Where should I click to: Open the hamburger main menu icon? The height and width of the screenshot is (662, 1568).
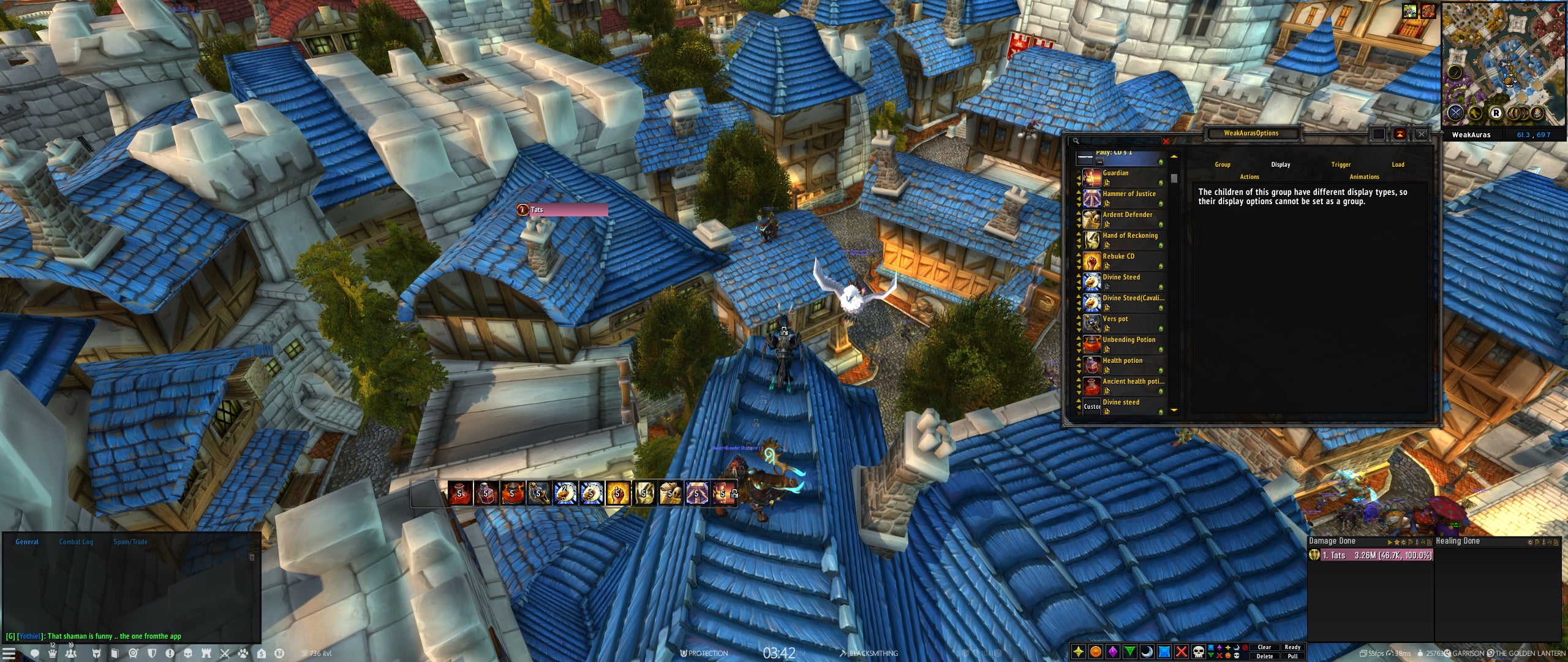pos(9,653)
